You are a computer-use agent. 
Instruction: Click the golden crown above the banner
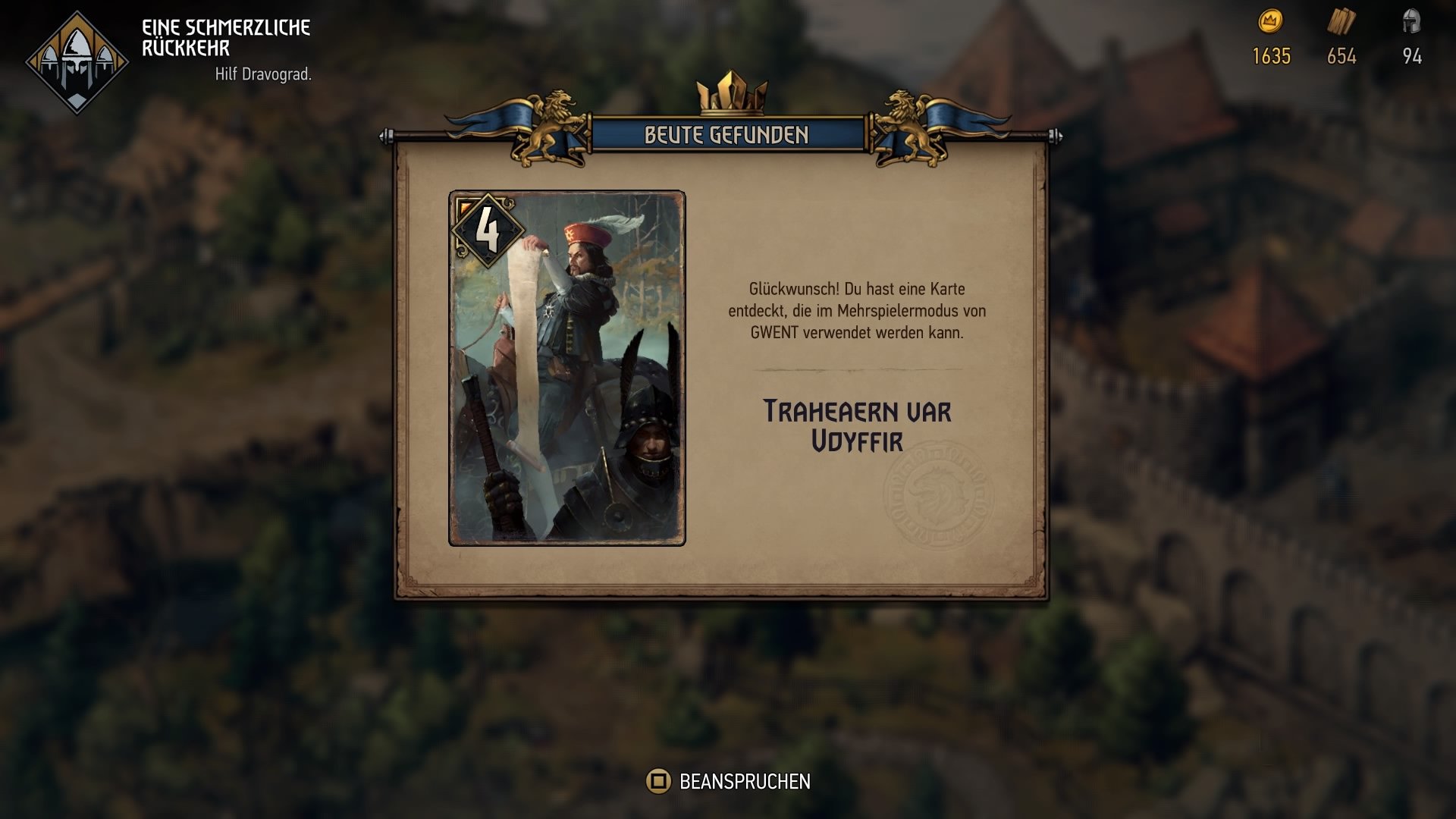pos(730,91)
